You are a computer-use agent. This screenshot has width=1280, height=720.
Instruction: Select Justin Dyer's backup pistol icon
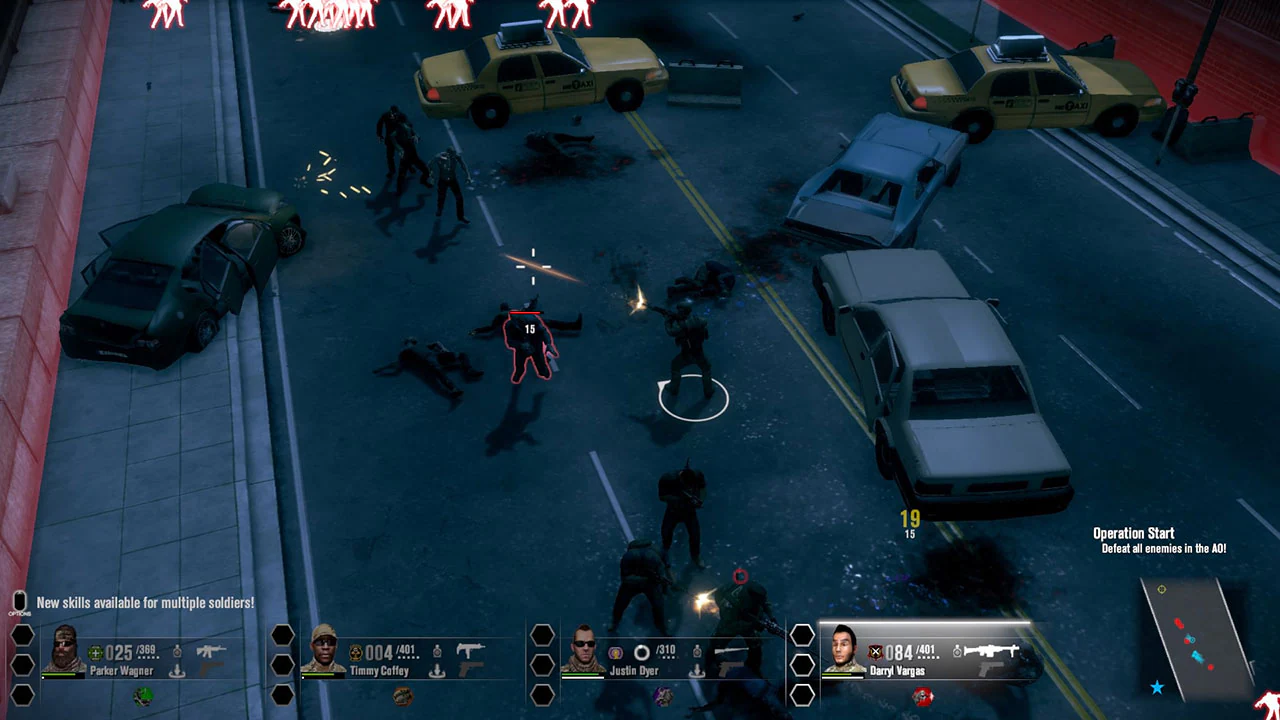(x=730, y=670)
